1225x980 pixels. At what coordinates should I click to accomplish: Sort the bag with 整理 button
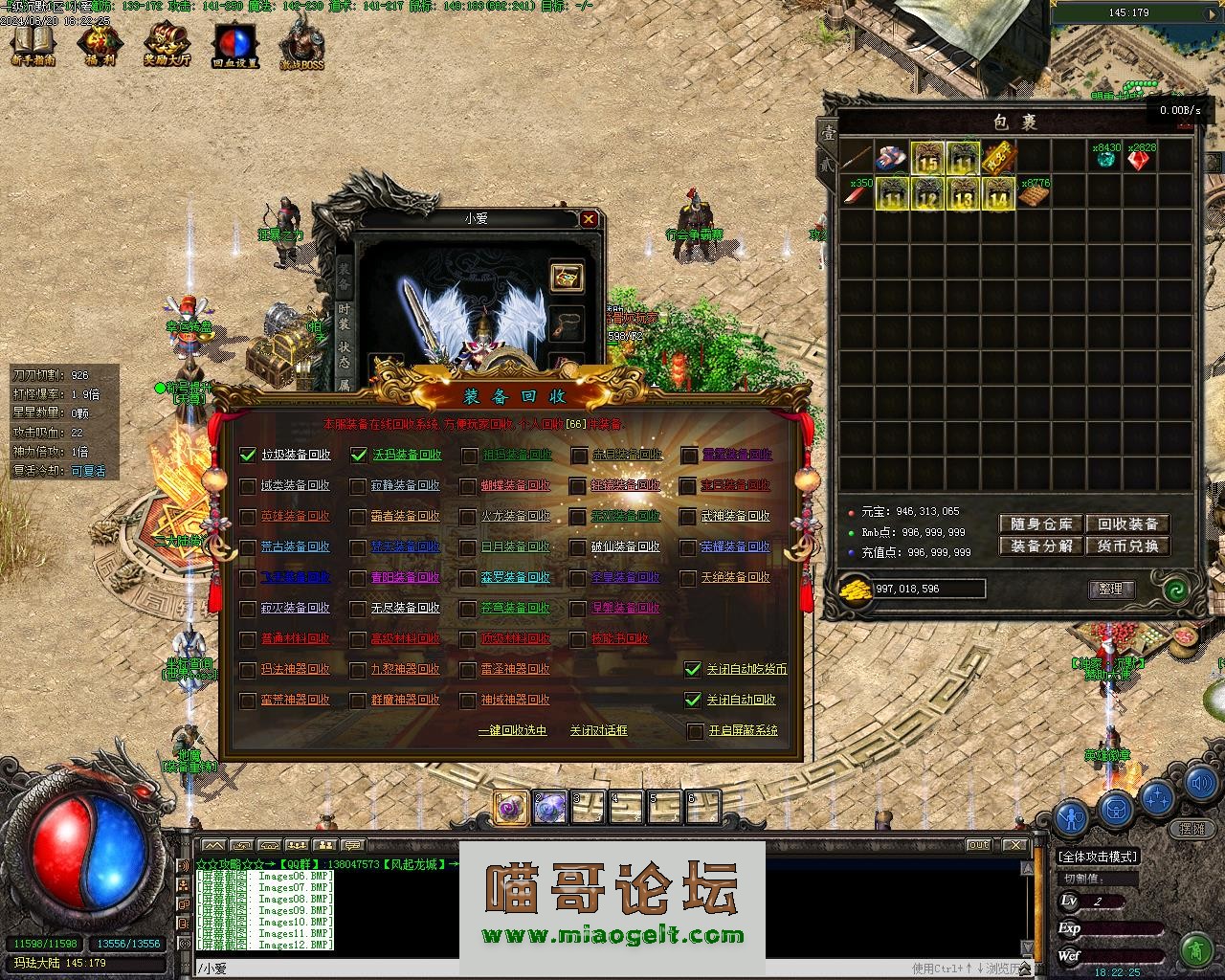(1111, 589)
